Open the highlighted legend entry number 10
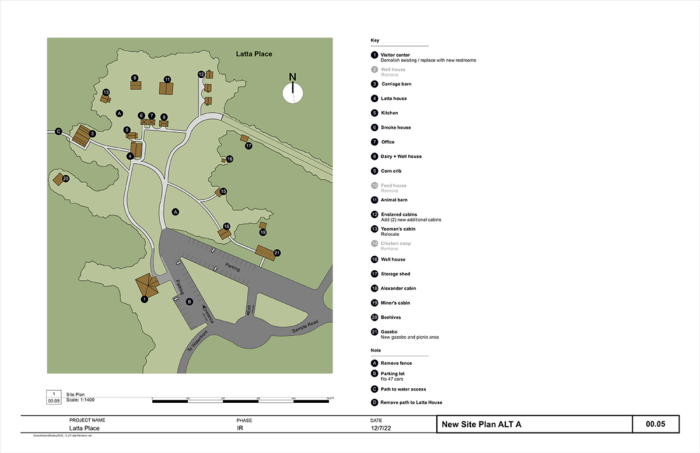Image resolution: width=700 pixels, height=453 pixels. coord(375,186)
